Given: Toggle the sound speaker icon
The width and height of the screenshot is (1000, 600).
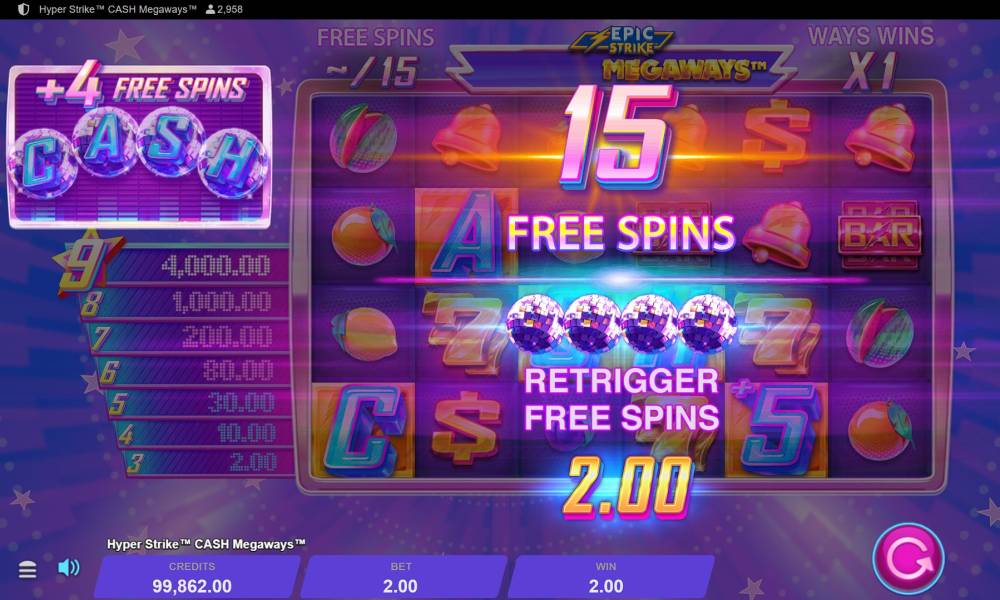Looking at the screenshot, I should tap(68, 568).
